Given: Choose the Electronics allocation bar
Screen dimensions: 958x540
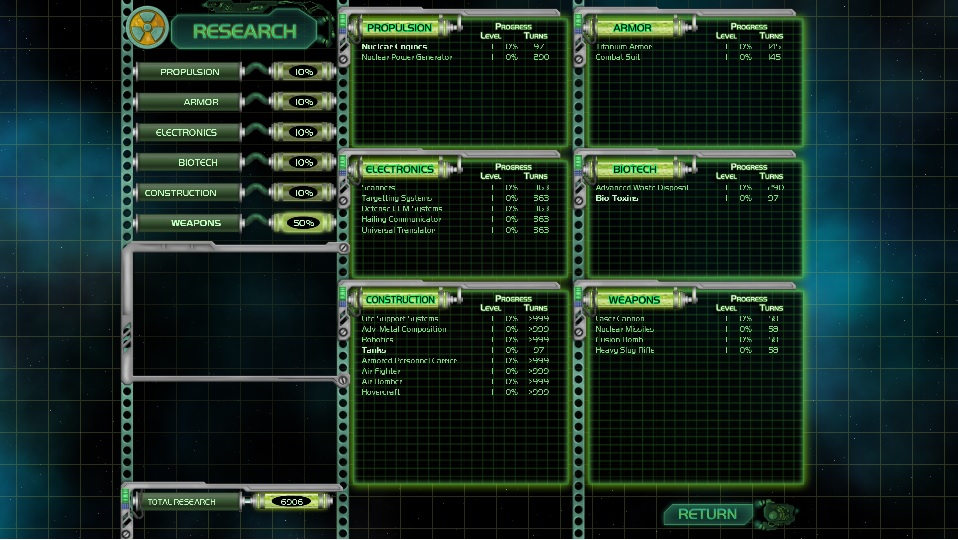Looking at the screenshot, I should pos(234,132).
